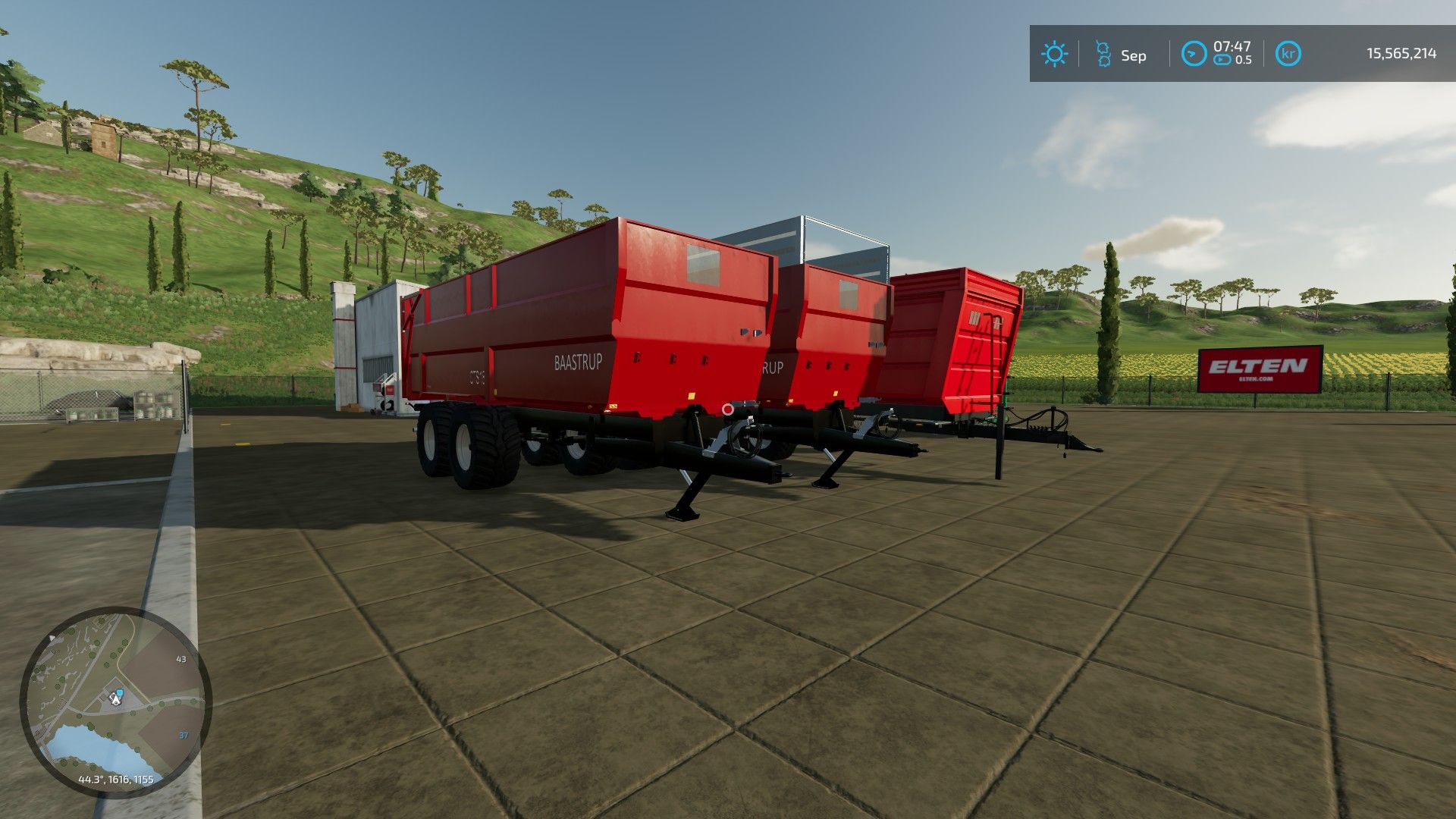Image resolution: width=1456 pixels, height=819 pixels.
Task: Select field number 43 on the minimap
Action: tap(180, 659)
